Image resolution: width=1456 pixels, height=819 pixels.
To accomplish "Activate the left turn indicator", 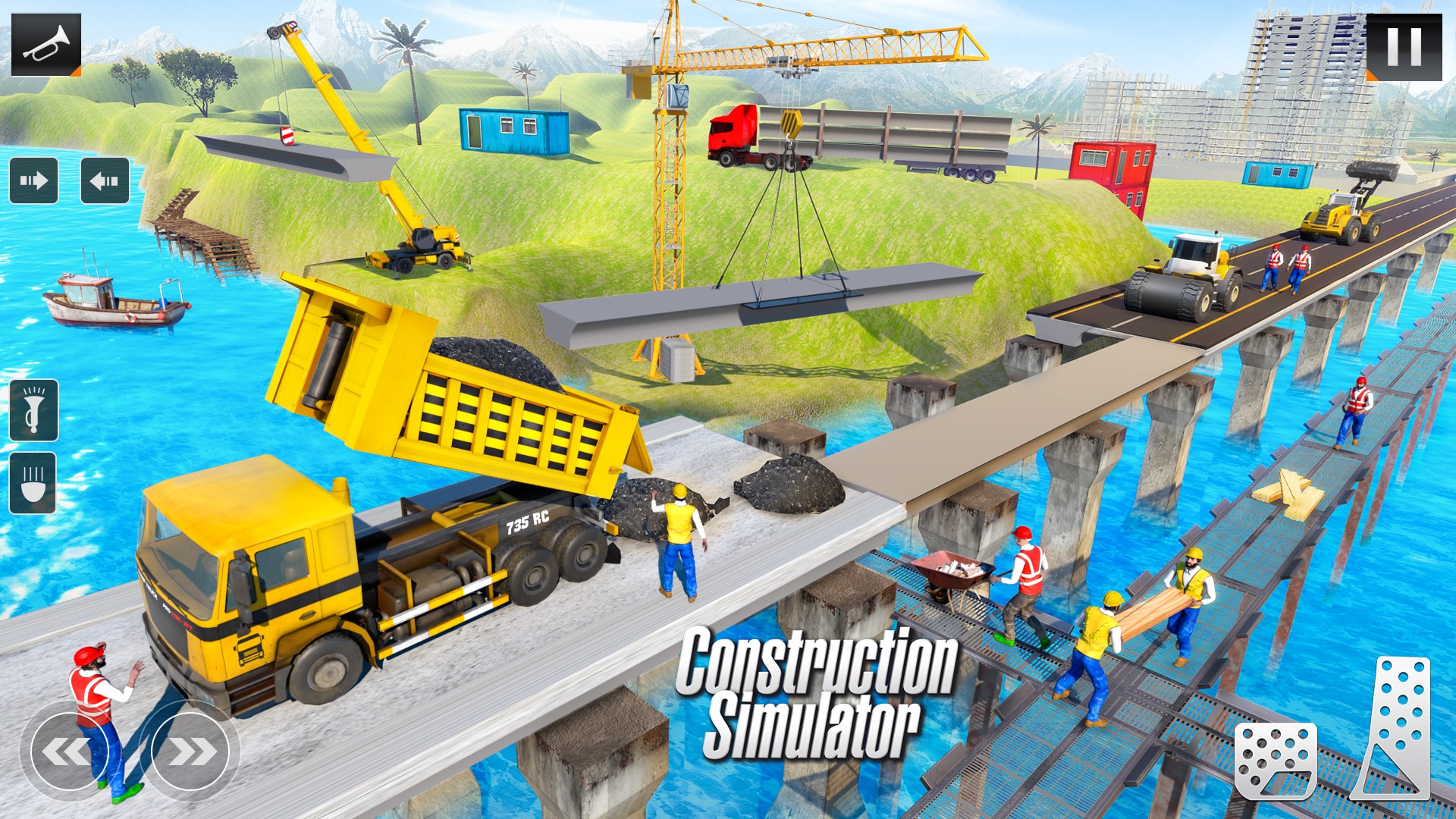I will pos(106,180).
